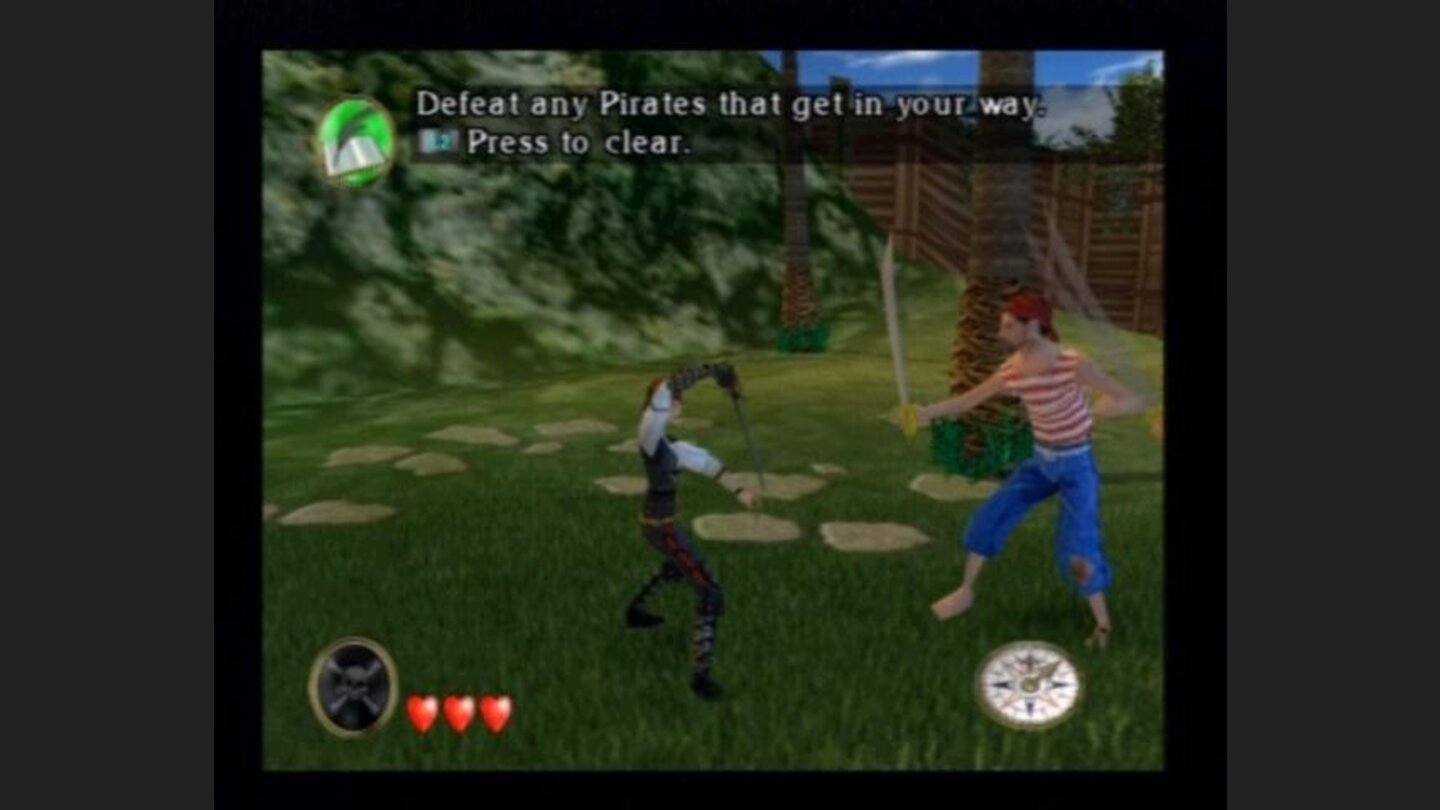Screen dimensions: 1440x810
Task: Click the third red heart icon
Action: click(494, 713)
